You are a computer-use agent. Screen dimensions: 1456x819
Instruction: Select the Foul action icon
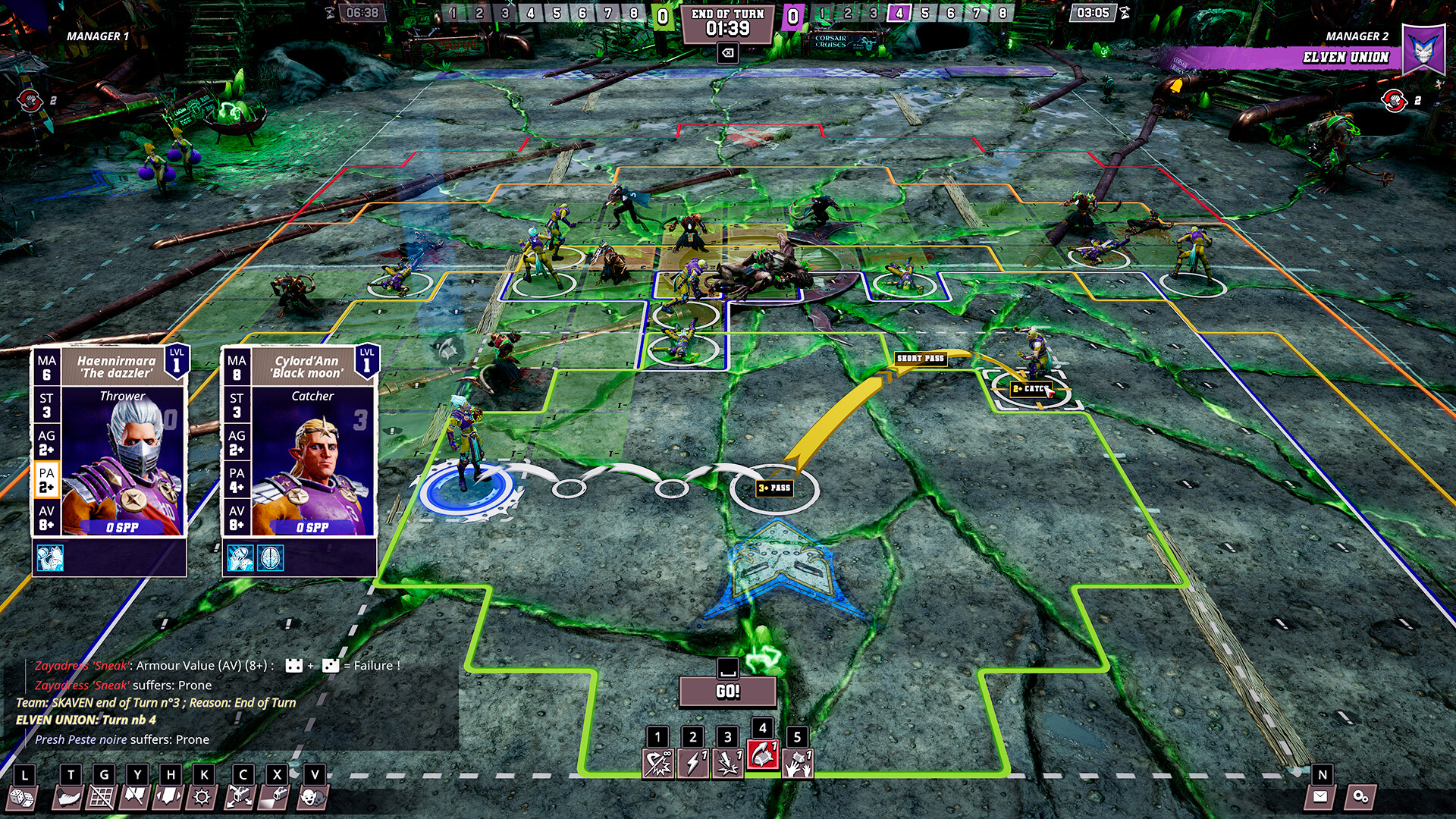point(728,762)
